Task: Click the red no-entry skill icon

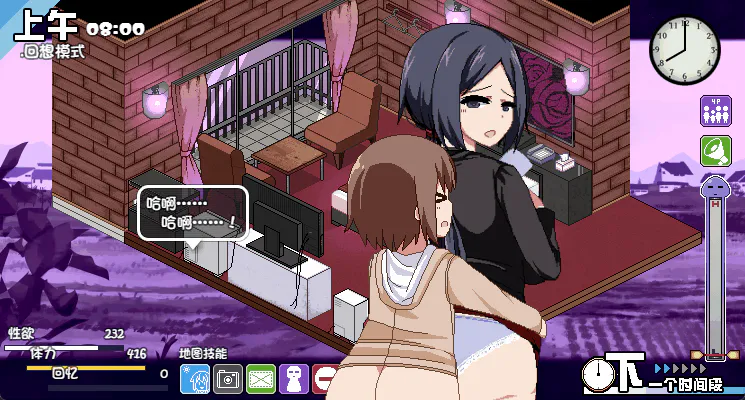Action: point(326,380)
